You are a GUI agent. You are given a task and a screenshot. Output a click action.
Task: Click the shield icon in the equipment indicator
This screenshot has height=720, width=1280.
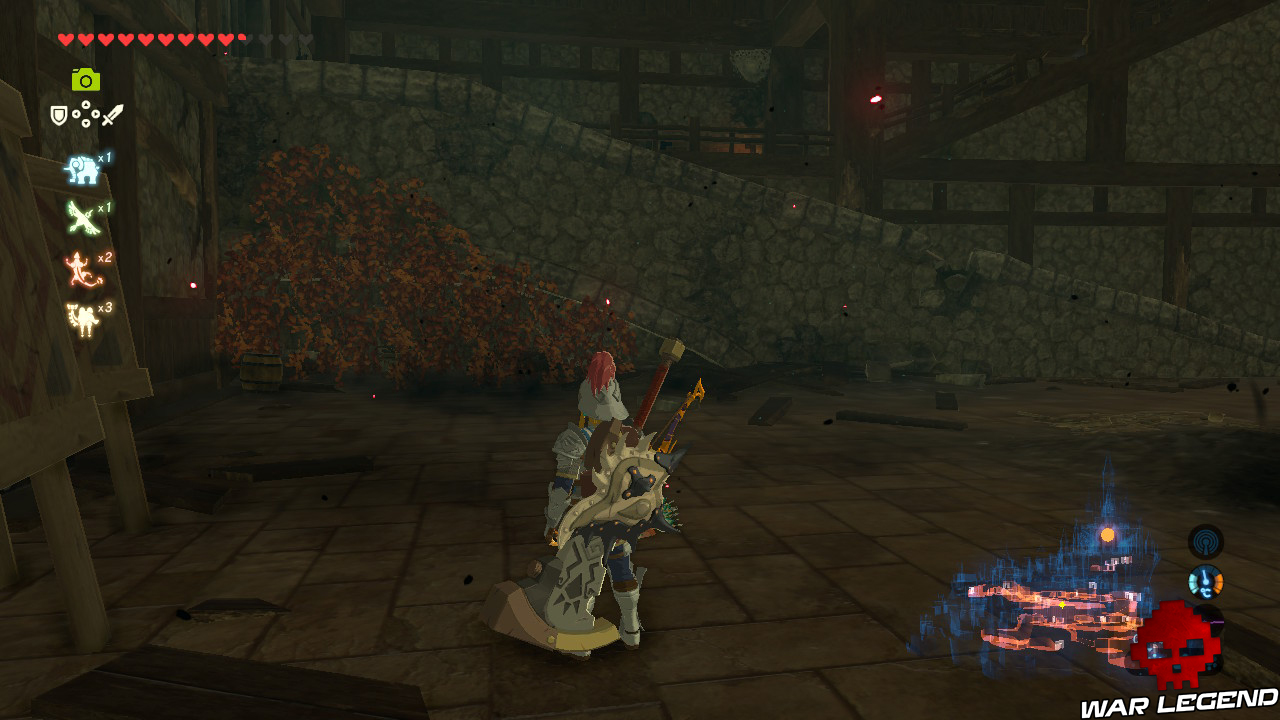point(57,113)
